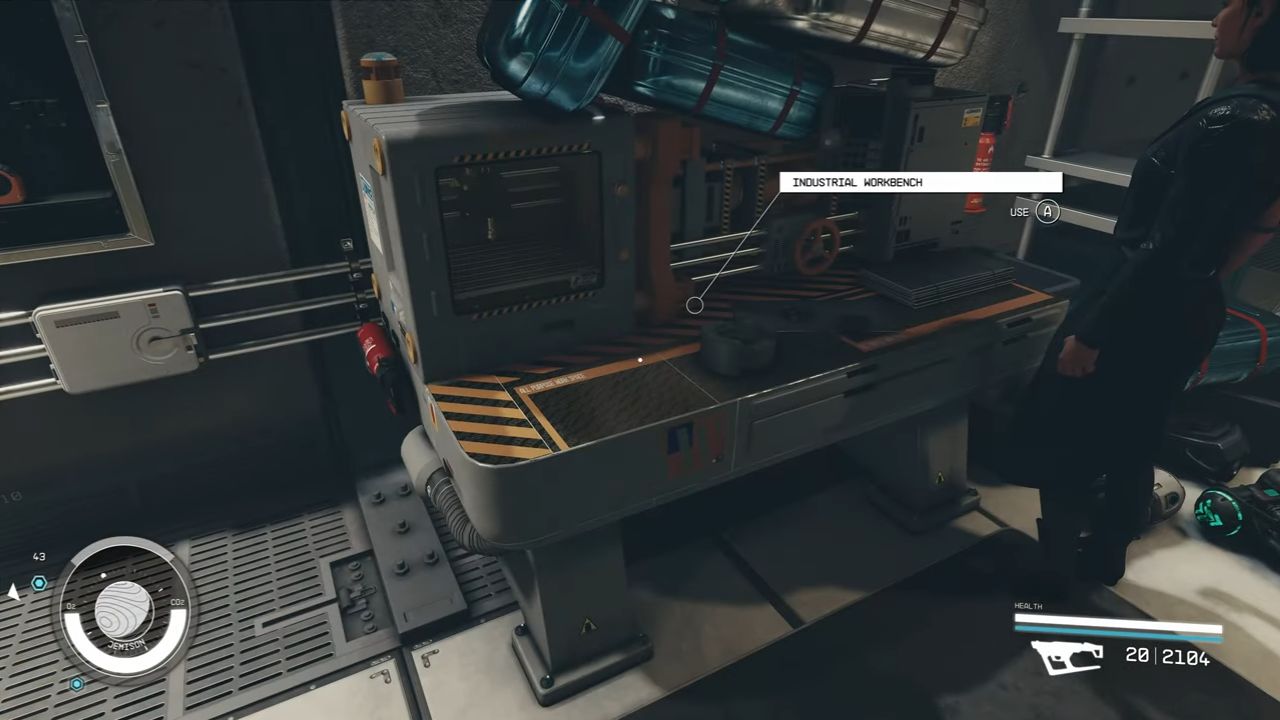1280x720 pixels.
Task: Select the pistol weapon icon near ammo counter
Action: (1065, 658)
